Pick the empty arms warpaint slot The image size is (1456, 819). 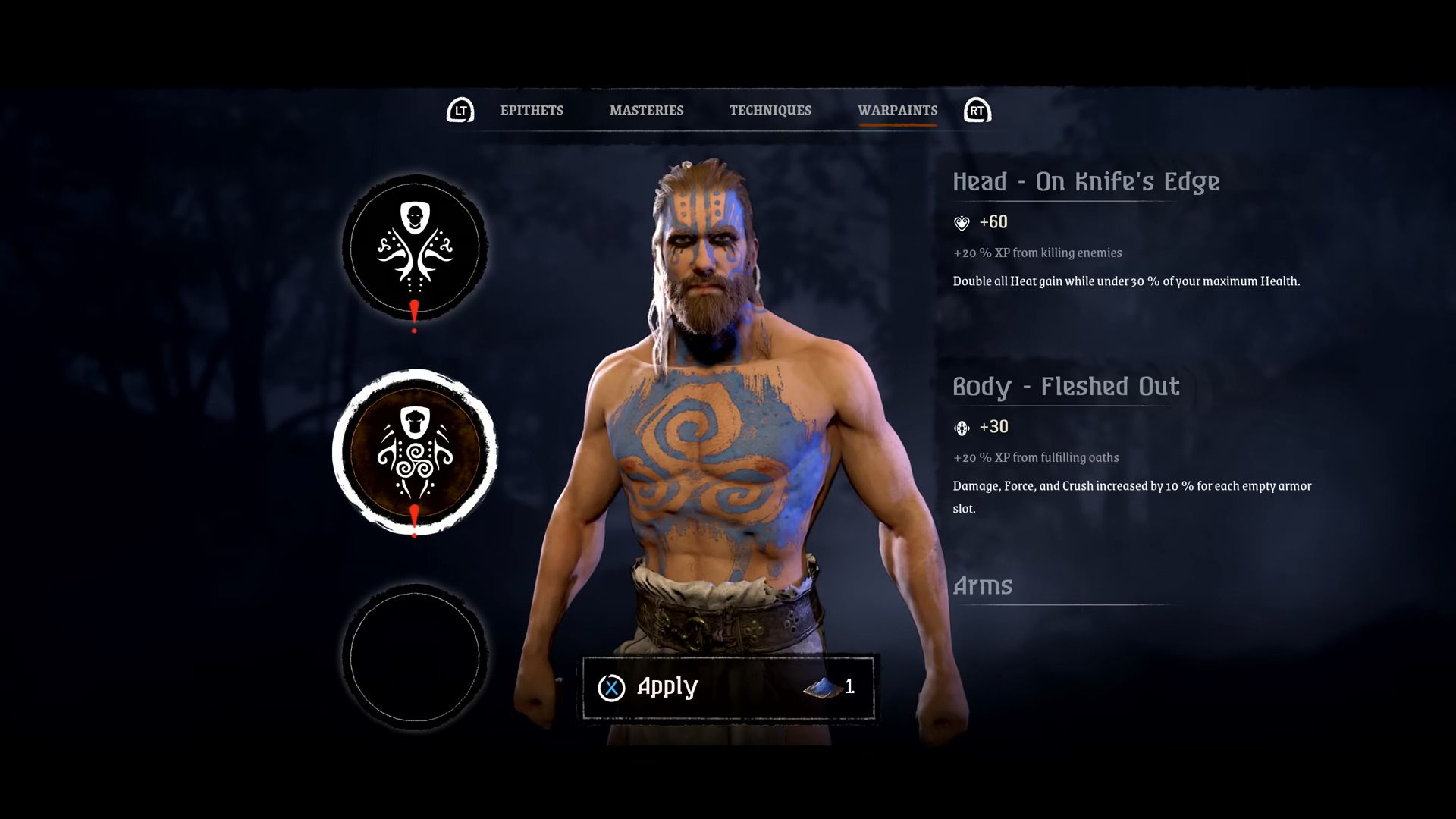point(415,657)
